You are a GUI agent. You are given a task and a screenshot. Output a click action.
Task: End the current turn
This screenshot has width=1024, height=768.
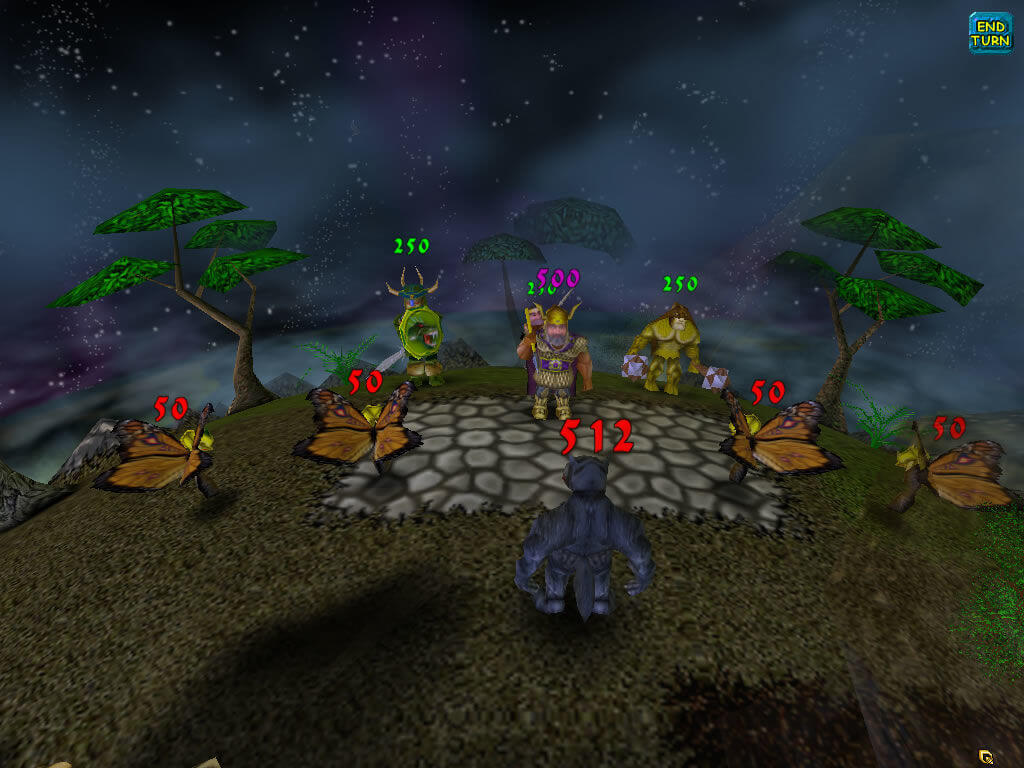(990, 33)
